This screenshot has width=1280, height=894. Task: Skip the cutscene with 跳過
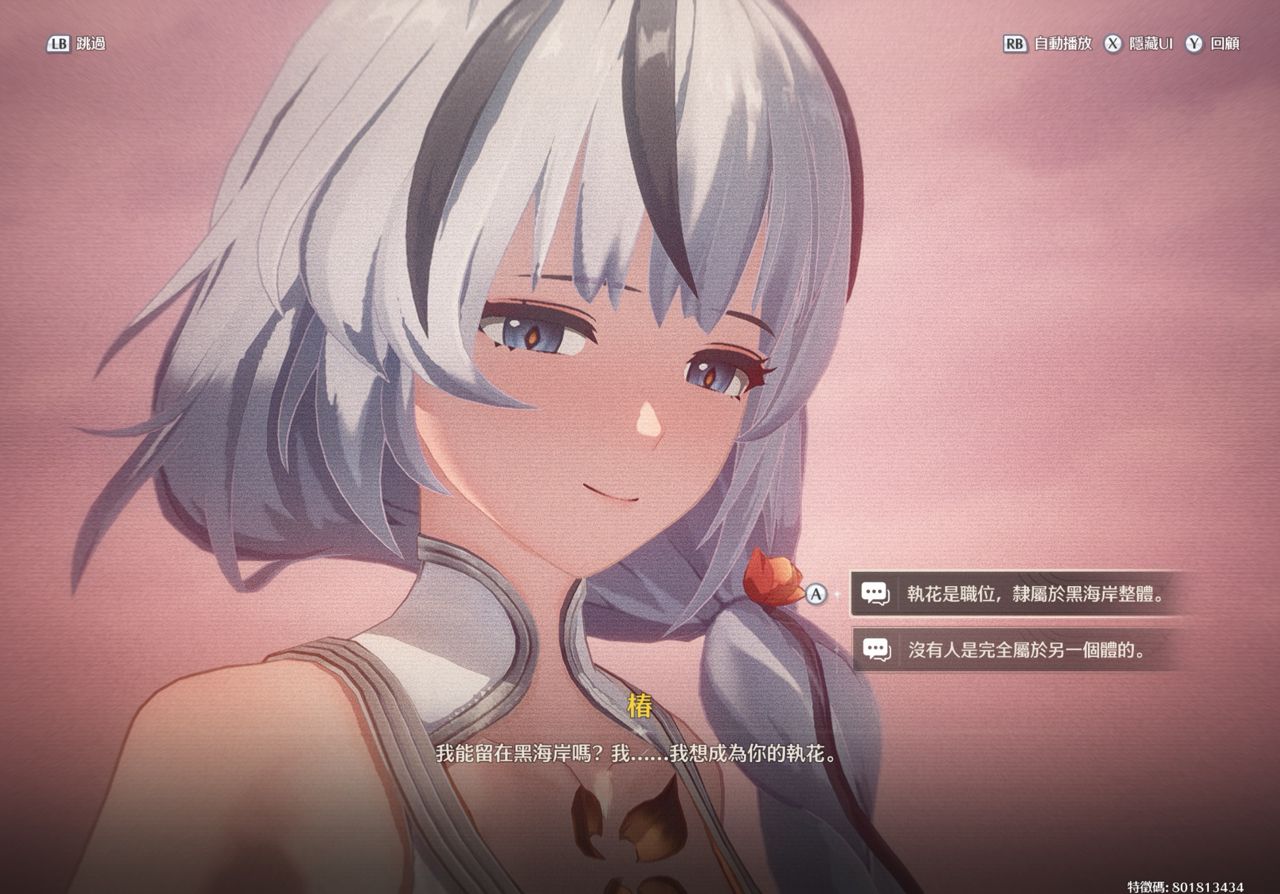coord(76,44)
